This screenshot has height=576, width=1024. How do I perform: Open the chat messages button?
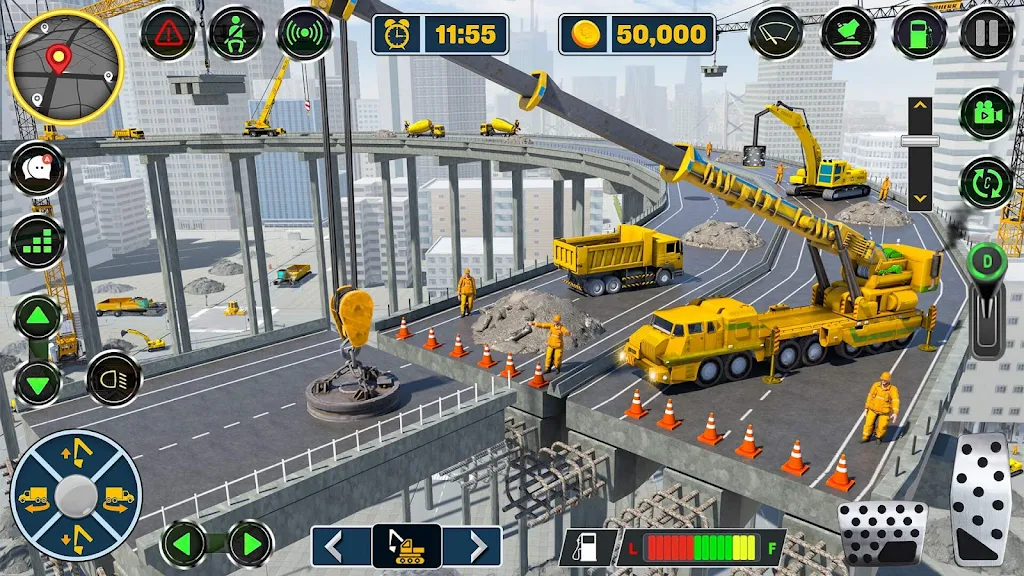(37, 168)
